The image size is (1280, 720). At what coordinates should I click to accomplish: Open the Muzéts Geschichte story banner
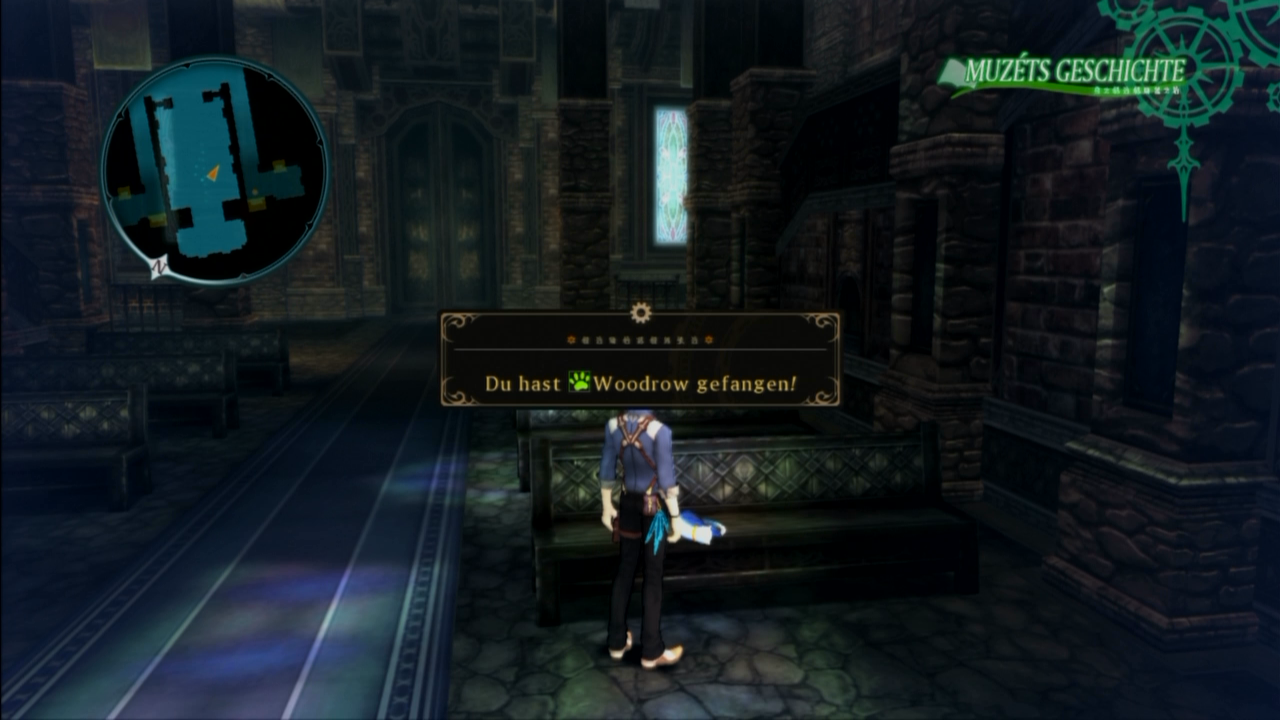pos(1064,74)
